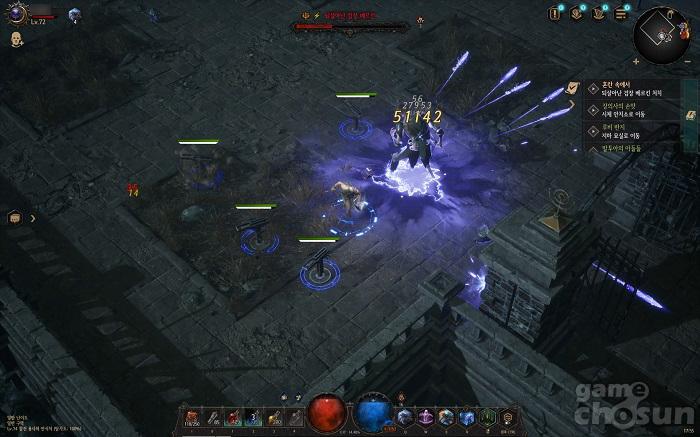The image size is (700, 437).
Task: Click the scroll checkmark quest log icon
Action: tap(573, 88)
